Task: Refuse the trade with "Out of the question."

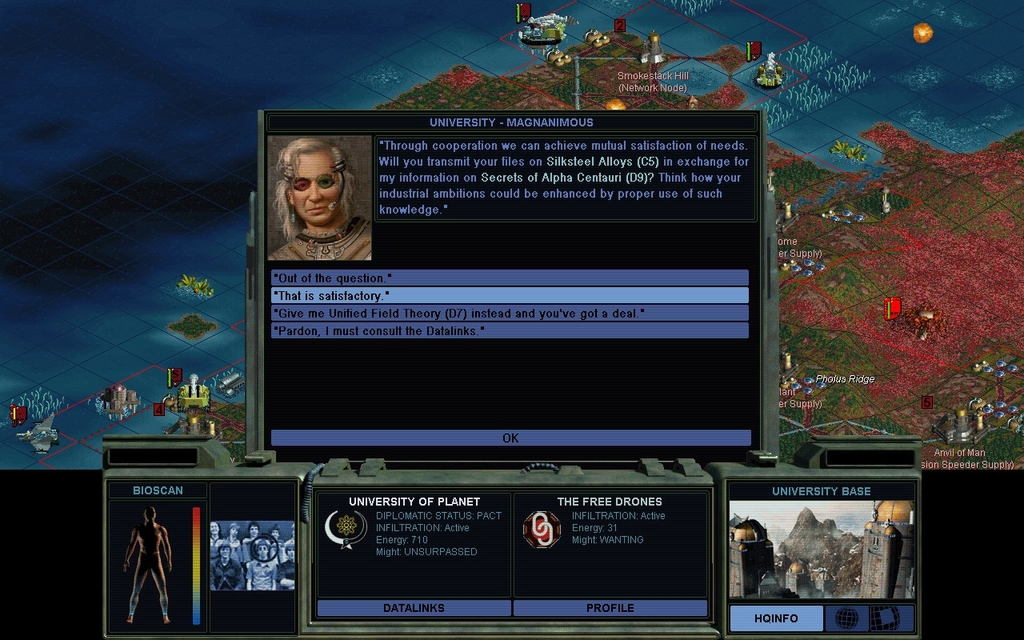Action: coord(510,277)
